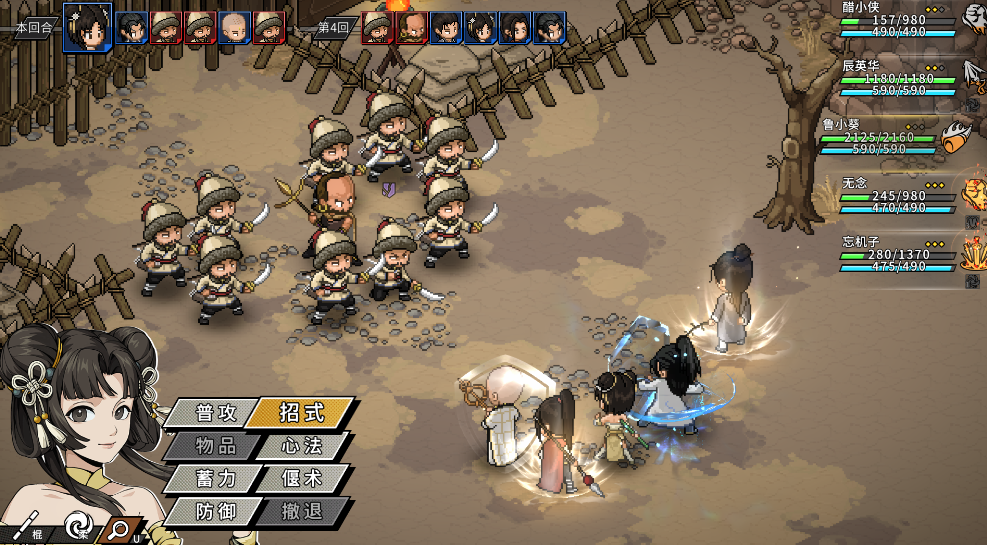Select the 偃术 command
987x545 pixels.
(x=301, y=478)
